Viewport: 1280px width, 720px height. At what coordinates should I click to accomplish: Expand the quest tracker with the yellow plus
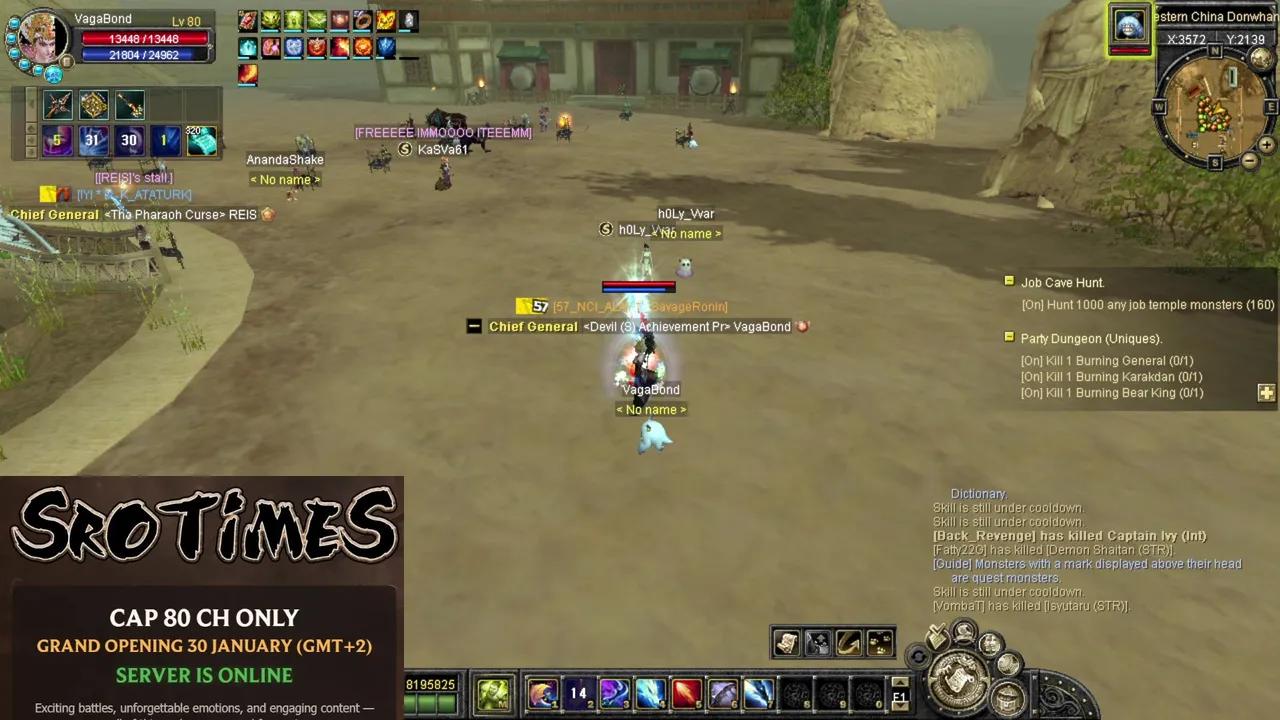point(1266,393)
